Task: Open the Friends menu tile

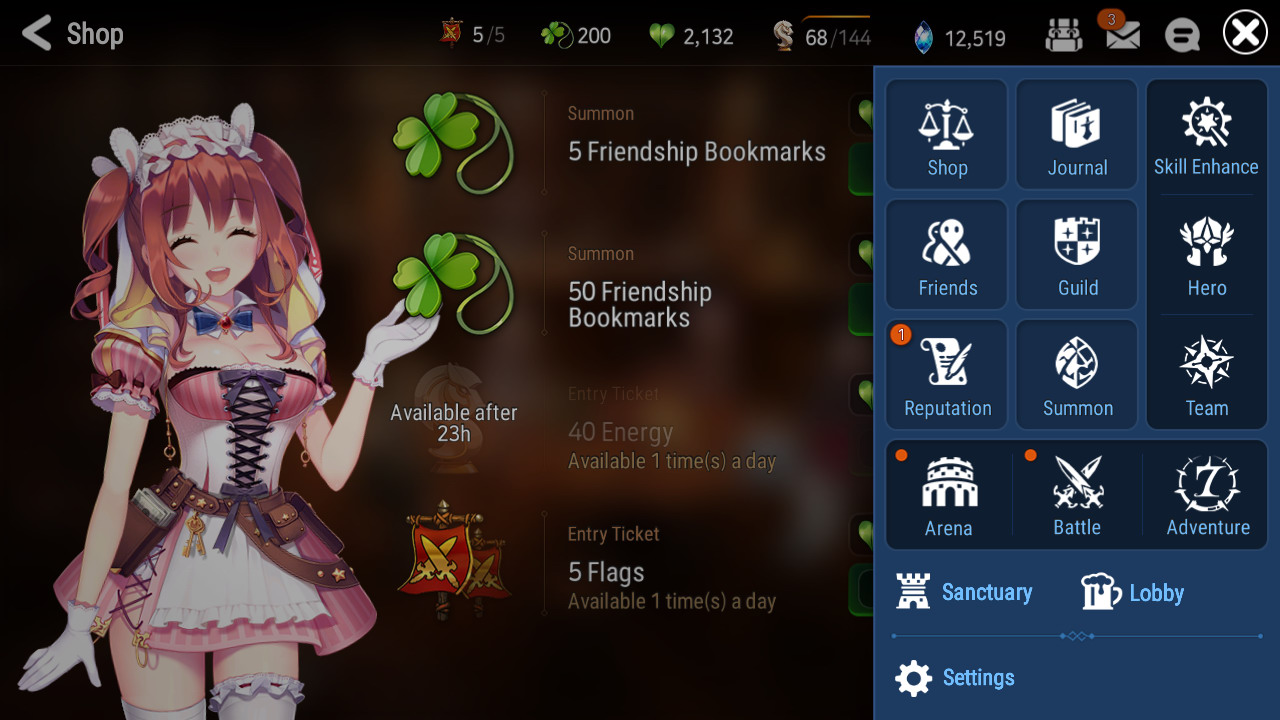Action: coord(947,254)
